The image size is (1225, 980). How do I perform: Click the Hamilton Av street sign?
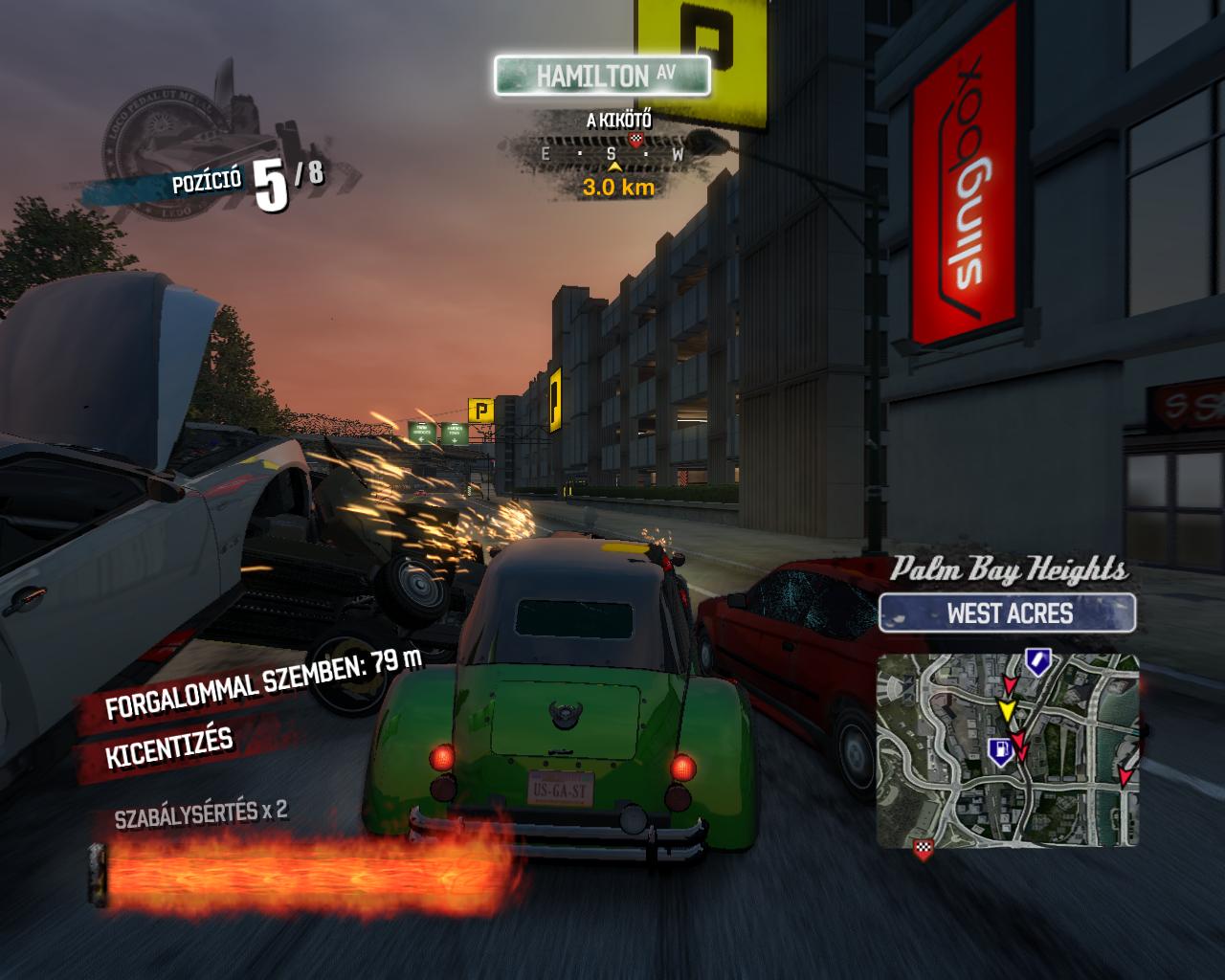click(x=602, y=76)
